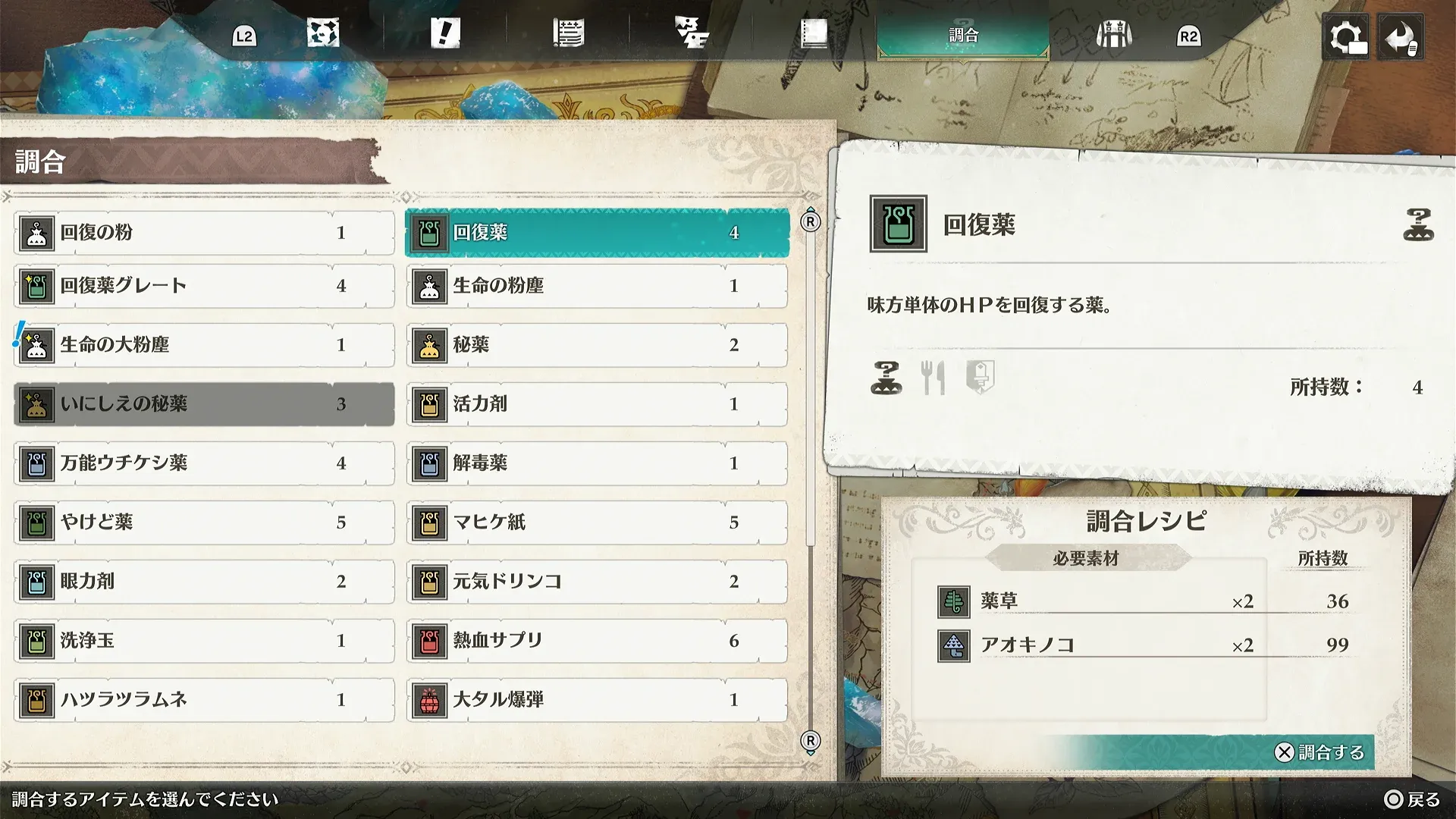Click the fork and knife icon in the item detail panel
Screen dimensions: 1456x819
[934, 377]
